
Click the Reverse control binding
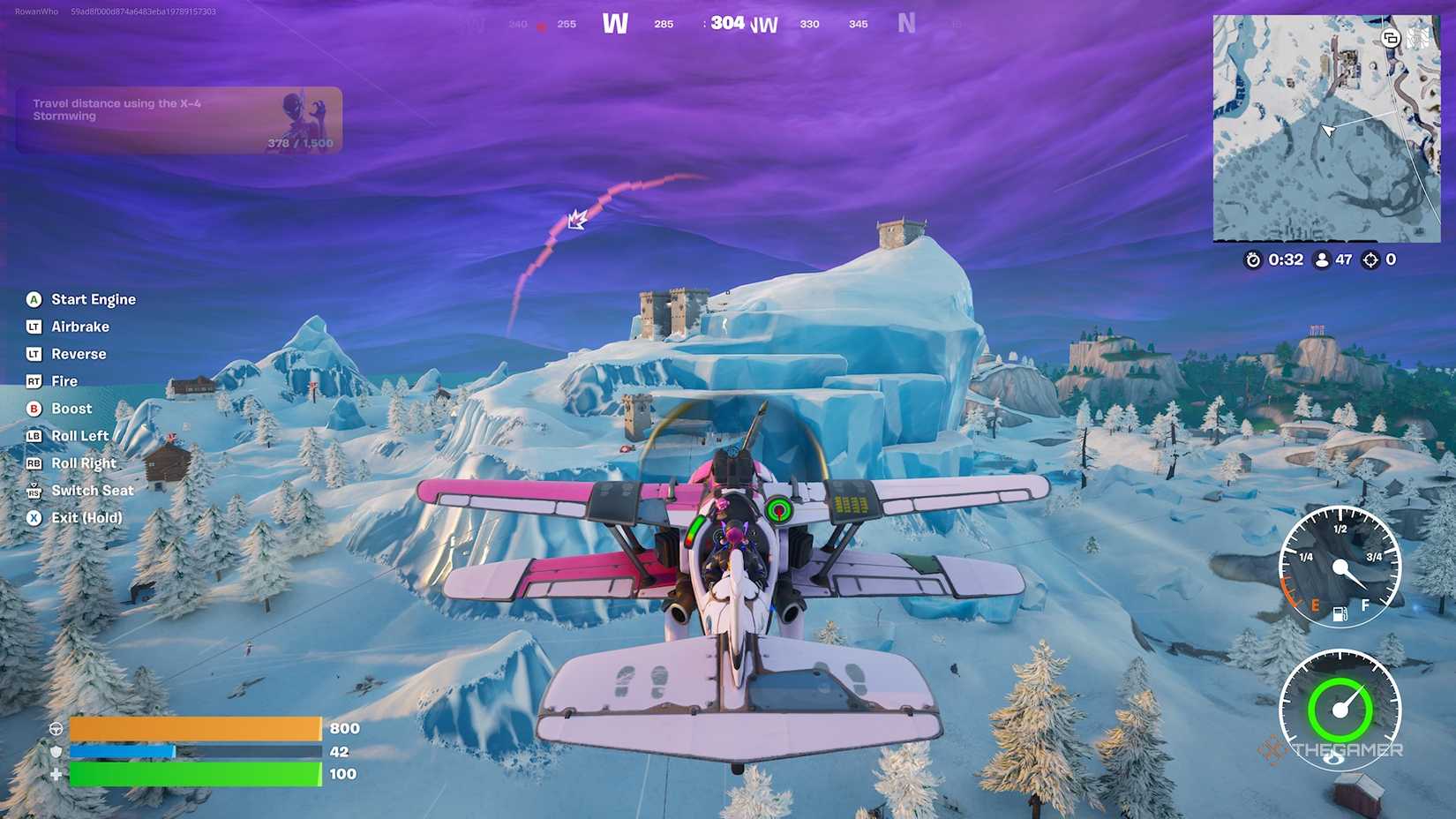34,354
